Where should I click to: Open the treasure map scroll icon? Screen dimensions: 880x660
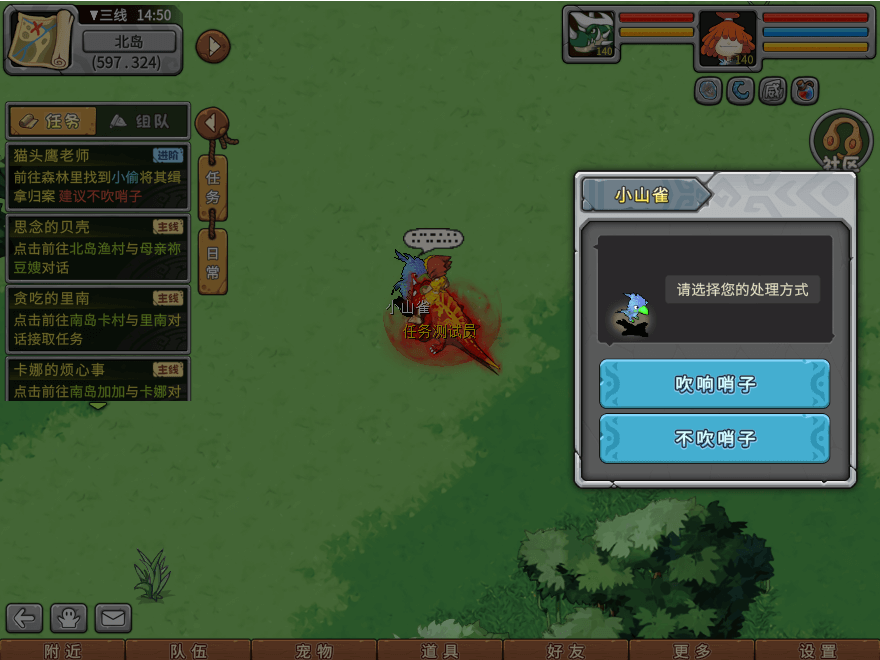[42, 38]
